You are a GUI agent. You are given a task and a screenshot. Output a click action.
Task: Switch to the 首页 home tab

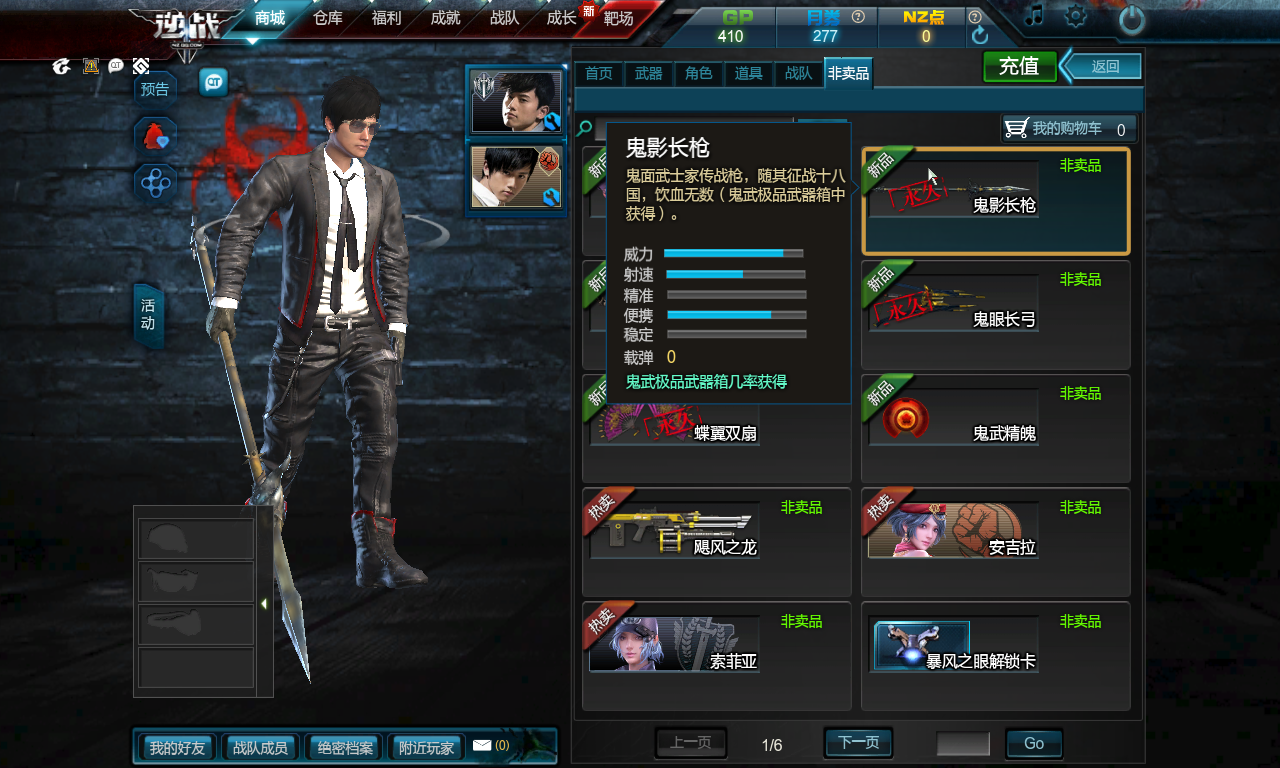pyautogui.click(x=598, y=74)
